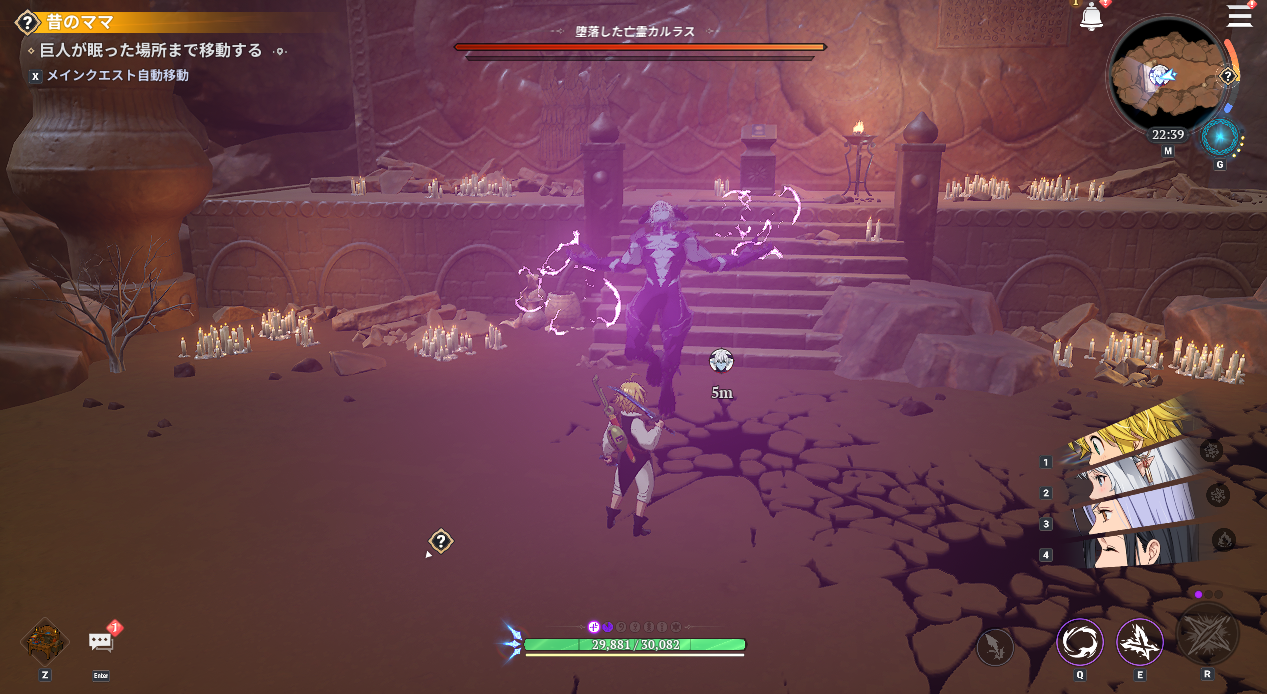This screenshot has width=1267, height=694.
Task: Activate the glowing blue orb icon
Action: tap(1219, 138)
